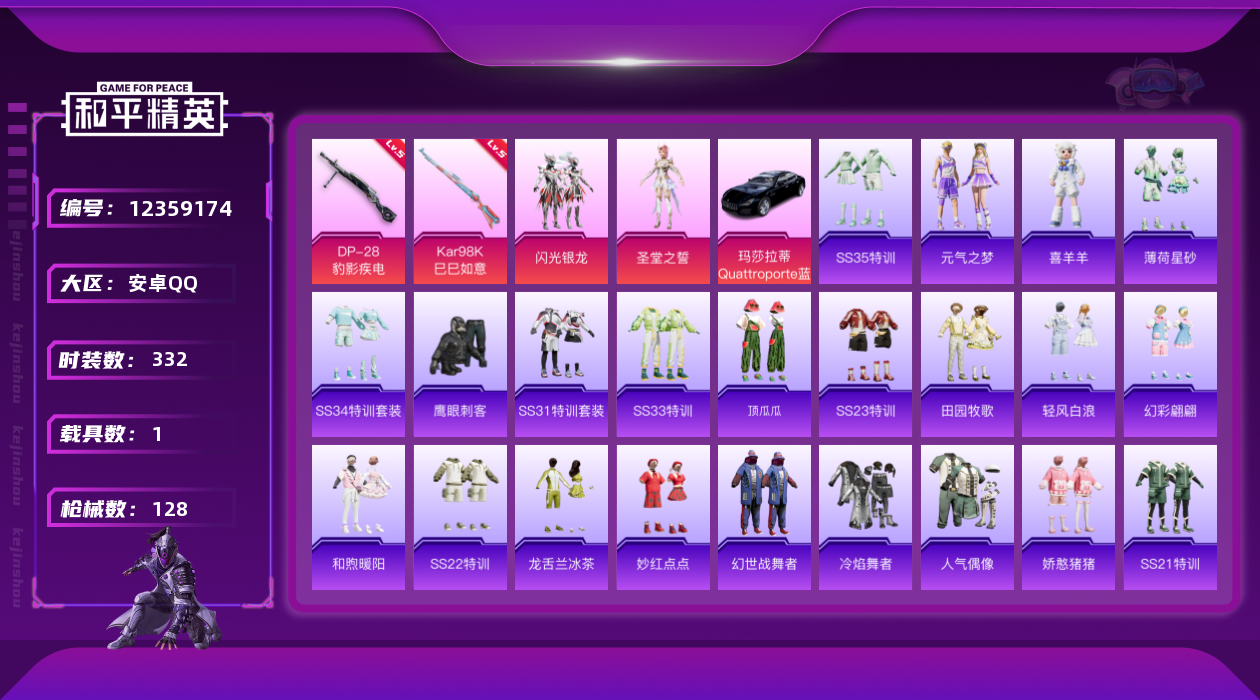Viewport: 1260px width, 700px height.
Task: Open the 人气偶像 outfit card
Action: [967, 516]
